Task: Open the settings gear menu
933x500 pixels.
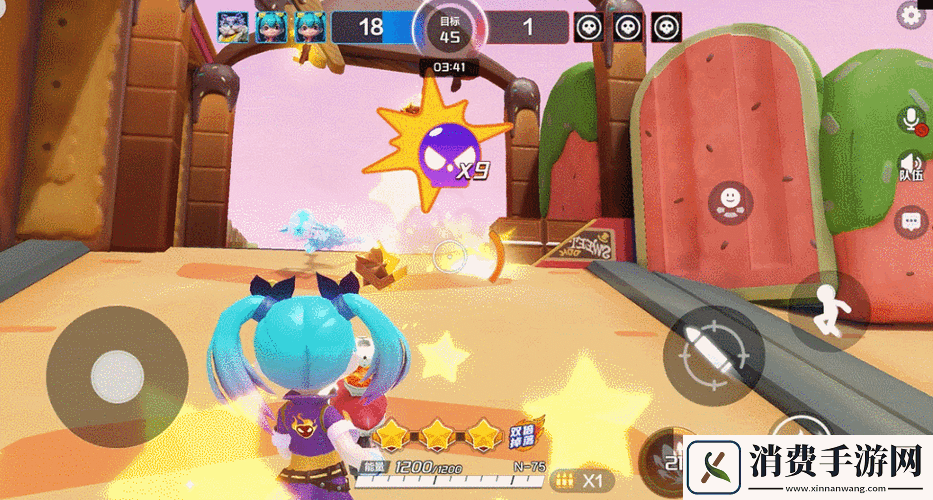Action: click(911, 14)
